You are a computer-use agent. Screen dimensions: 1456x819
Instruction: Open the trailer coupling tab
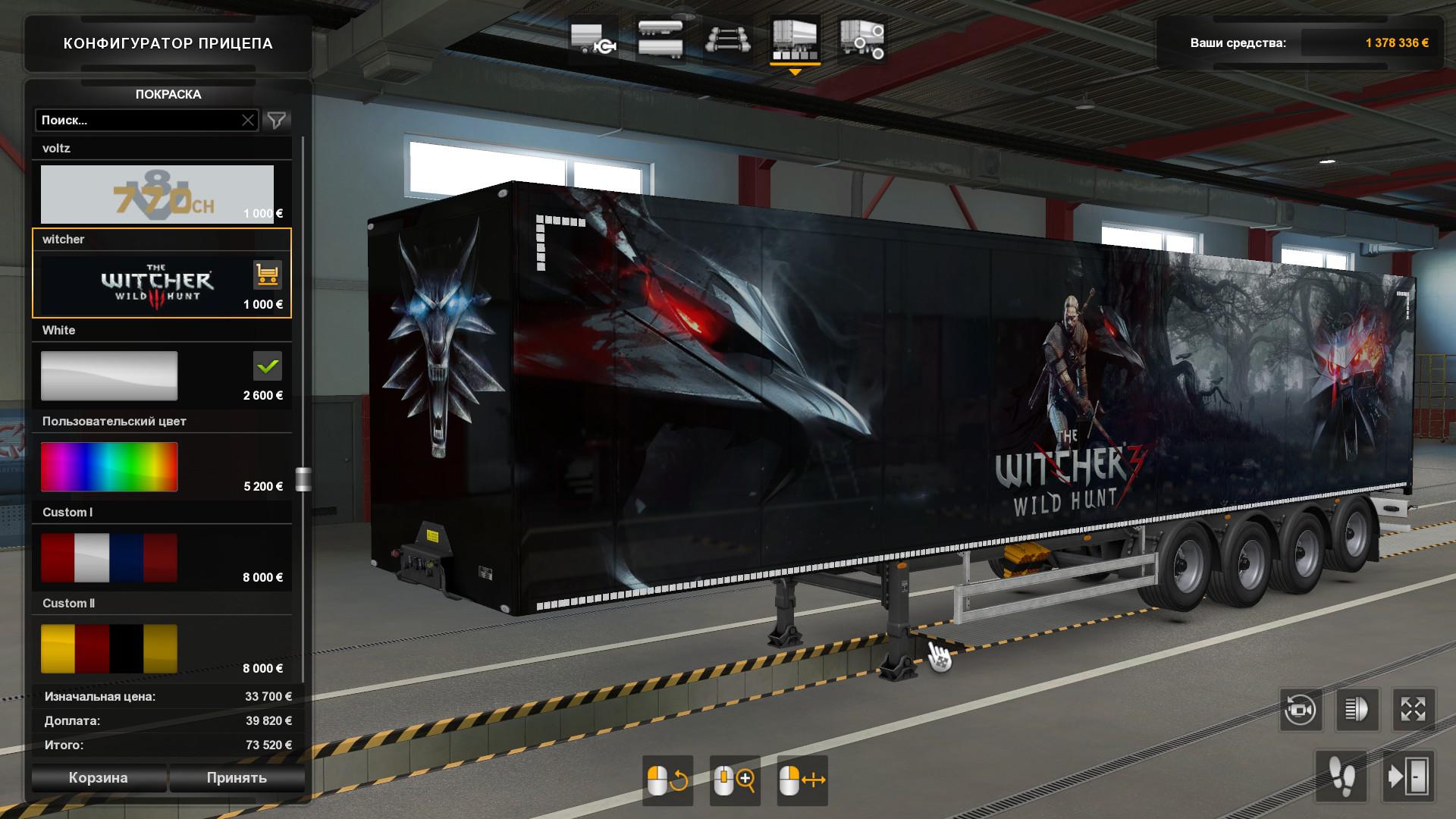point(592,39)
